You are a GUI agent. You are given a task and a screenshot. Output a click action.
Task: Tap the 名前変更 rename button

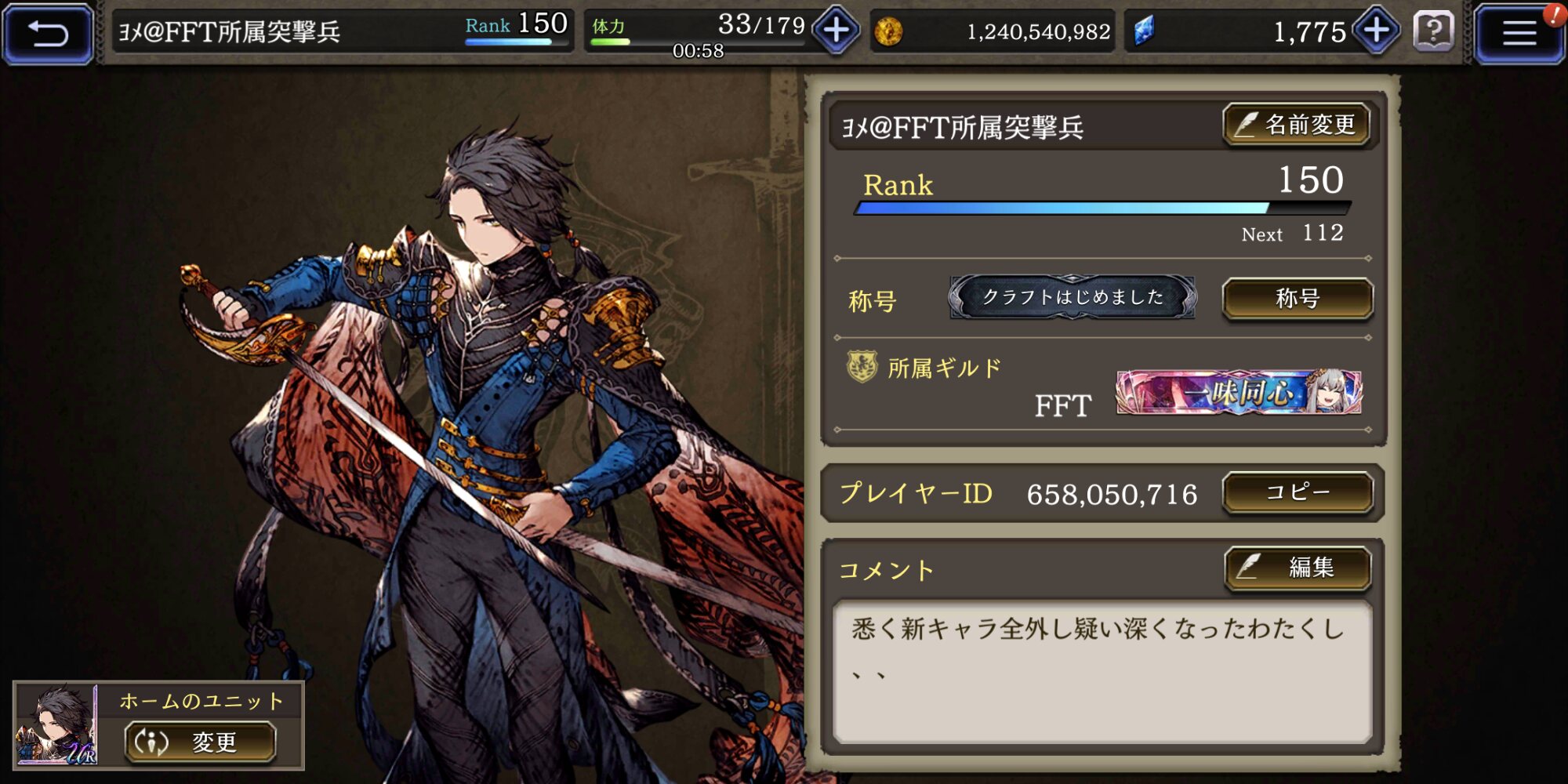(1297, 125)
